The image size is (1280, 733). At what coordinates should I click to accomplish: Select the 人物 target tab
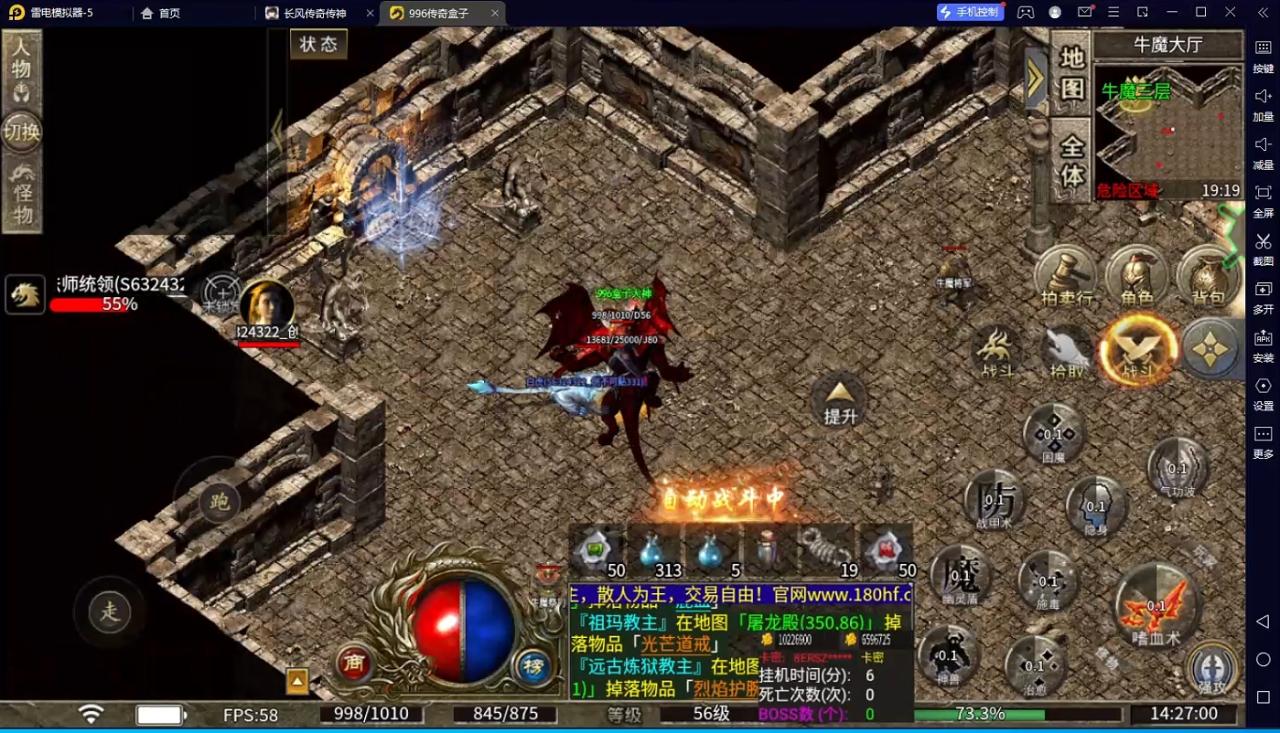tap(21, 68)
